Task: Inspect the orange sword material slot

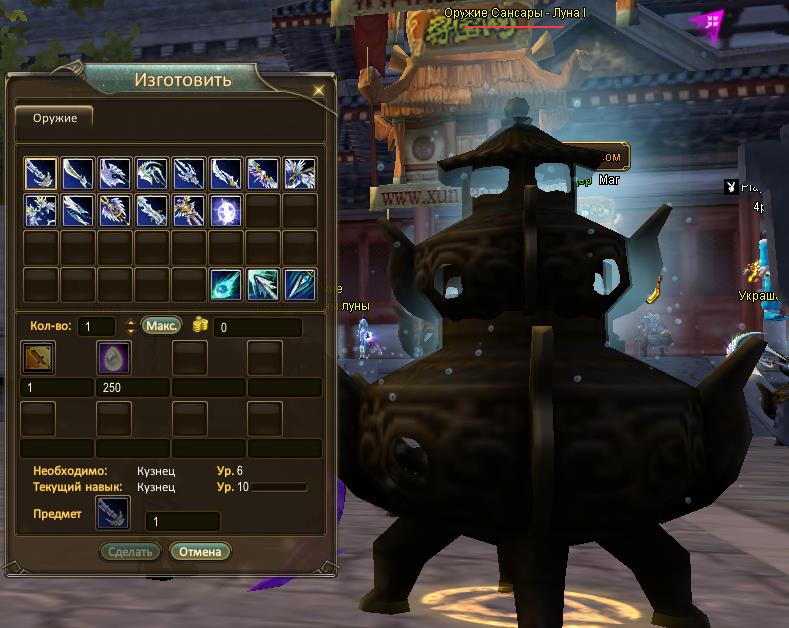Action: pyautogui.click(x=38, y=357)
